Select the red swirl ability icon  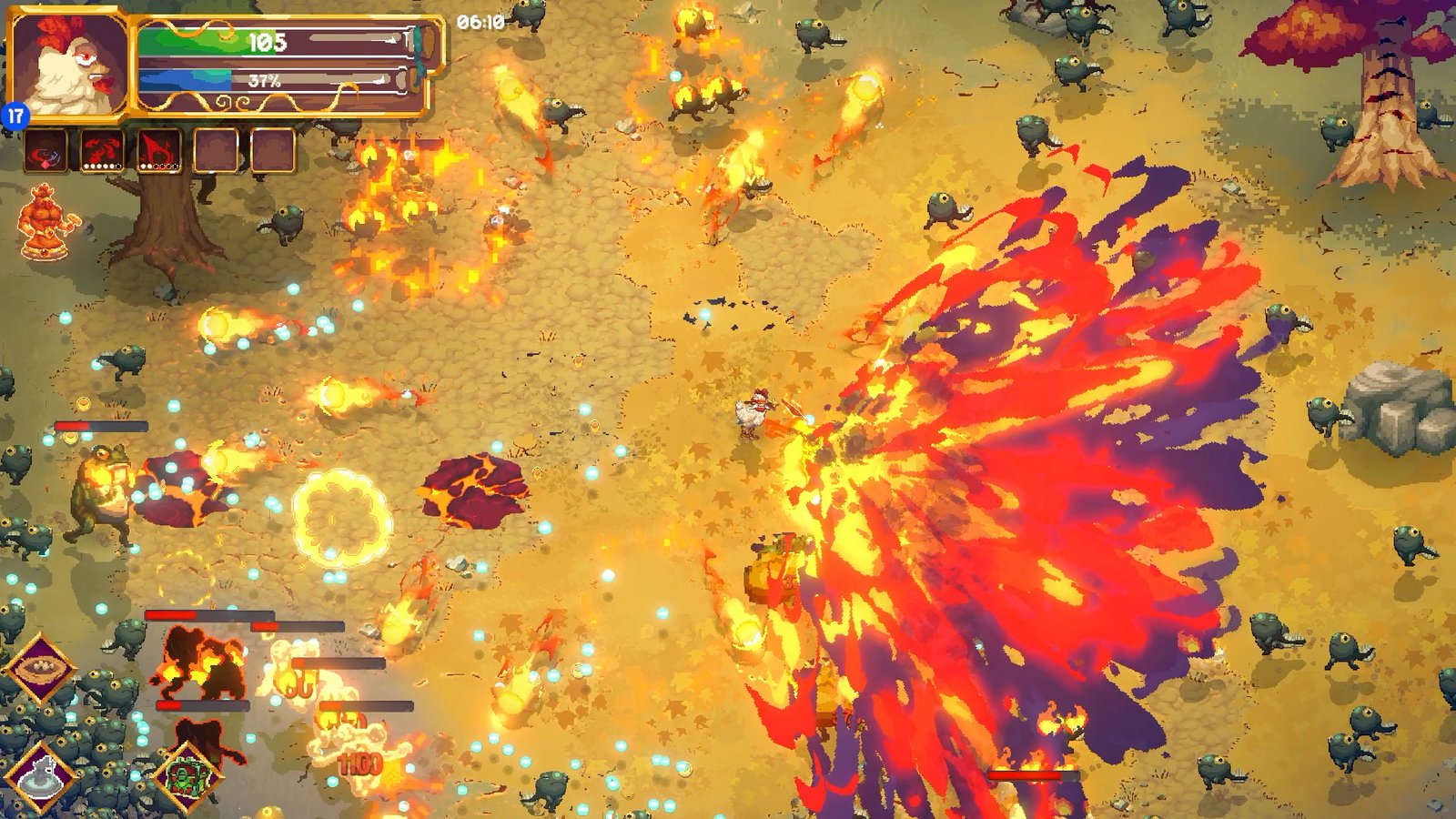coord(45,151)
